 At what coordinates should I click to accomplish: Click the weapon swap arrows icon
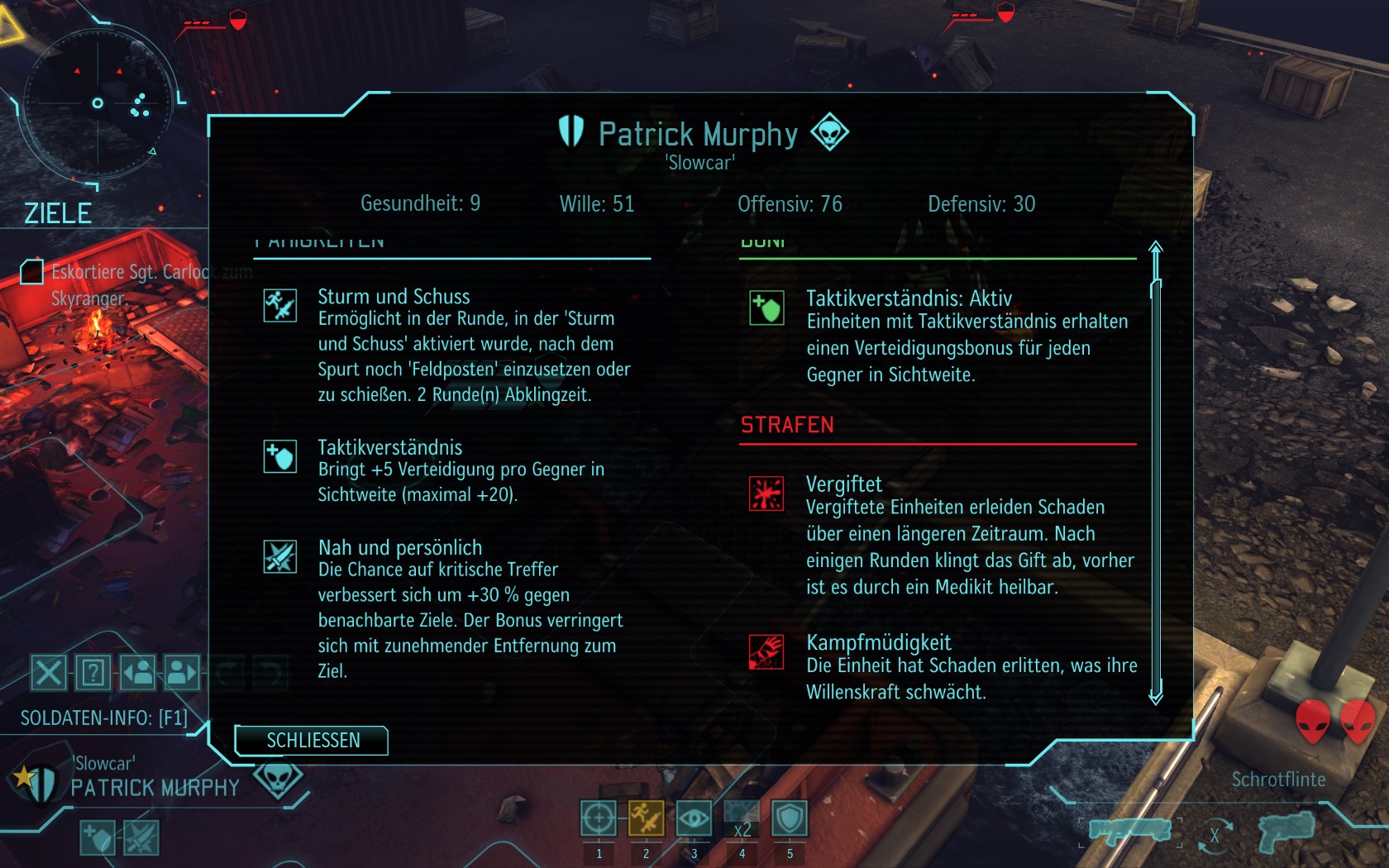tap(1214, 835)
